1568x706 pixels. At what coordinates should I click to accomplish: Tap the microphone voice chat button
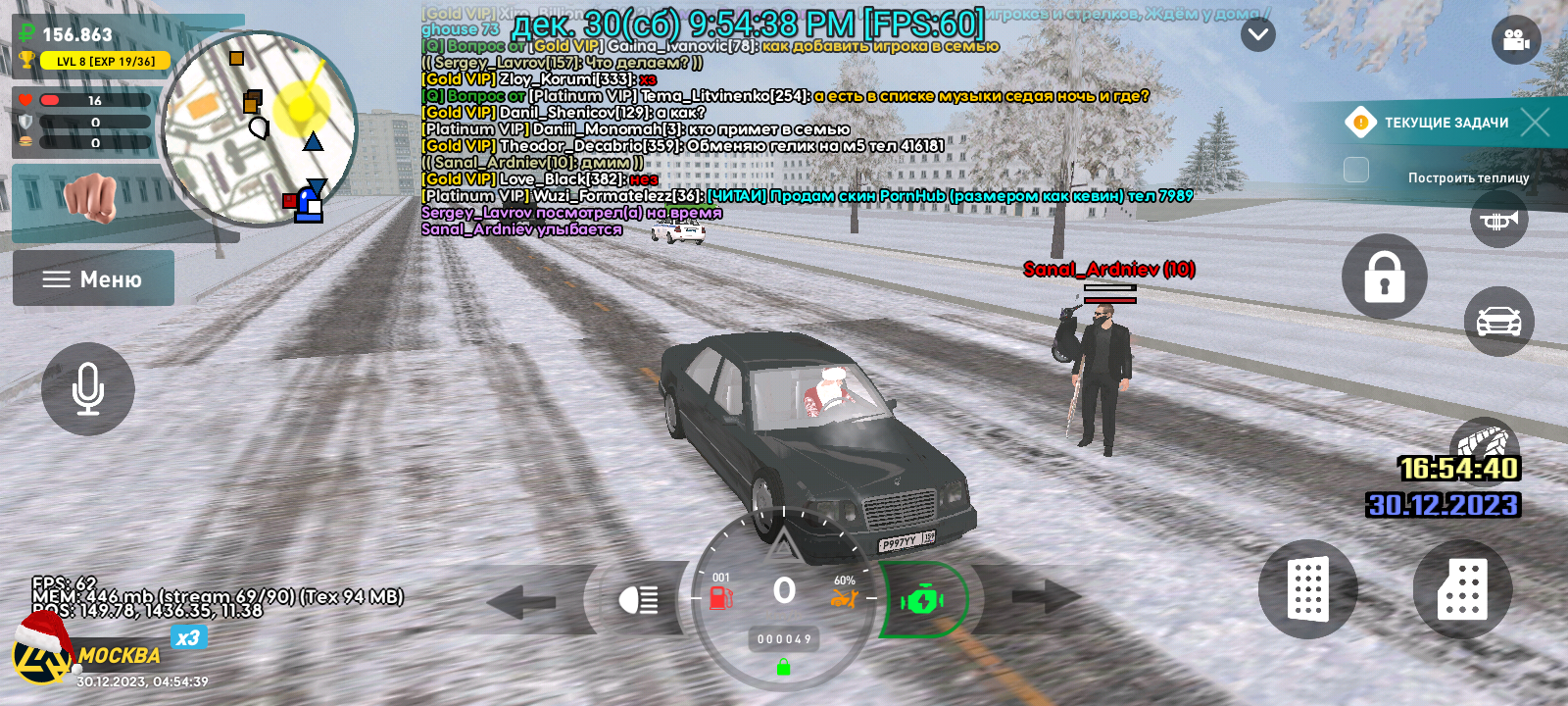click(x=88, y=388)
